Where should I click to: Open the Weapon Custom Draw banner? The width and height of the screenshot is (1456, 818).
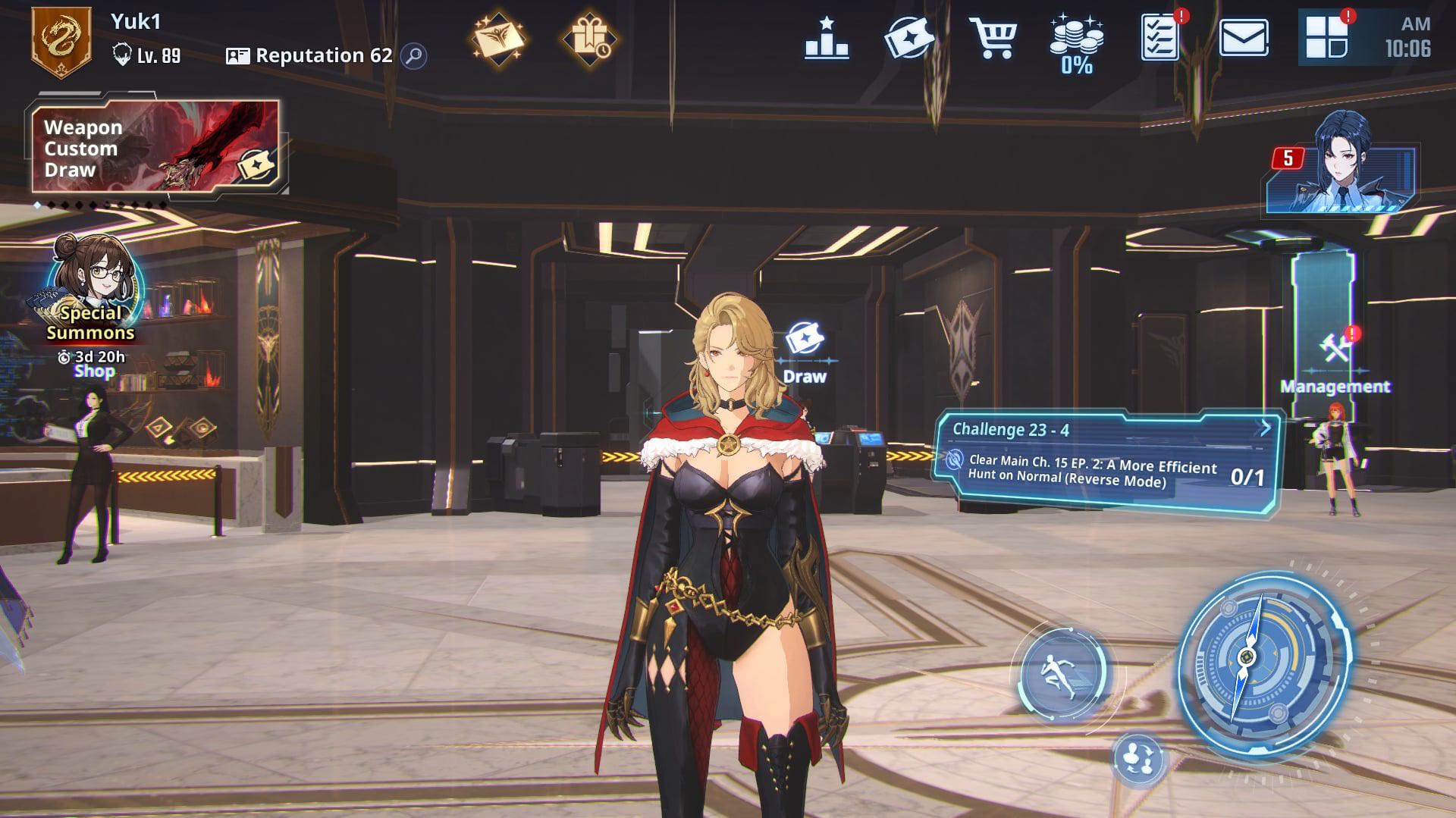[155, 147]
